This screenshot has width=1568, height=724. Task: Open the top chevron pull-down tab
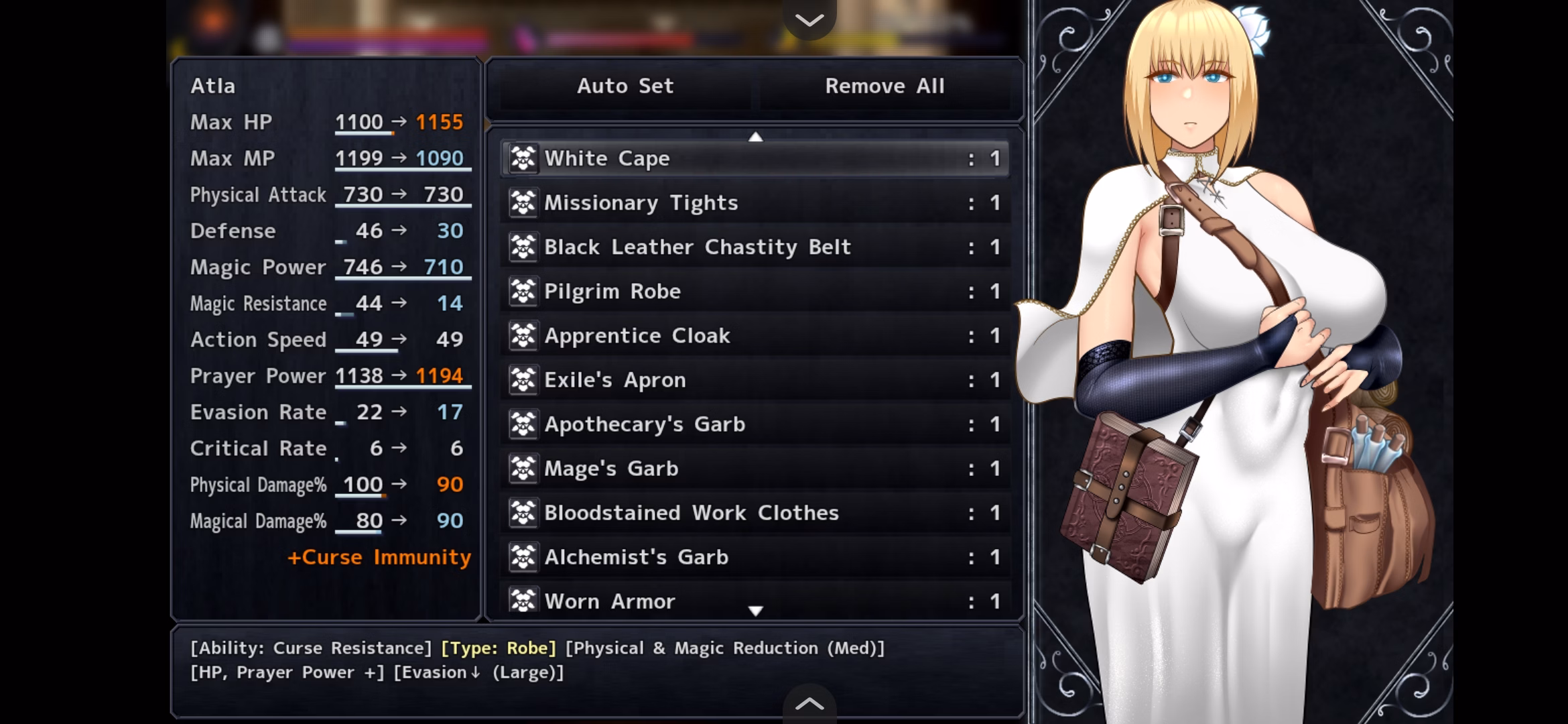[809, 20]
